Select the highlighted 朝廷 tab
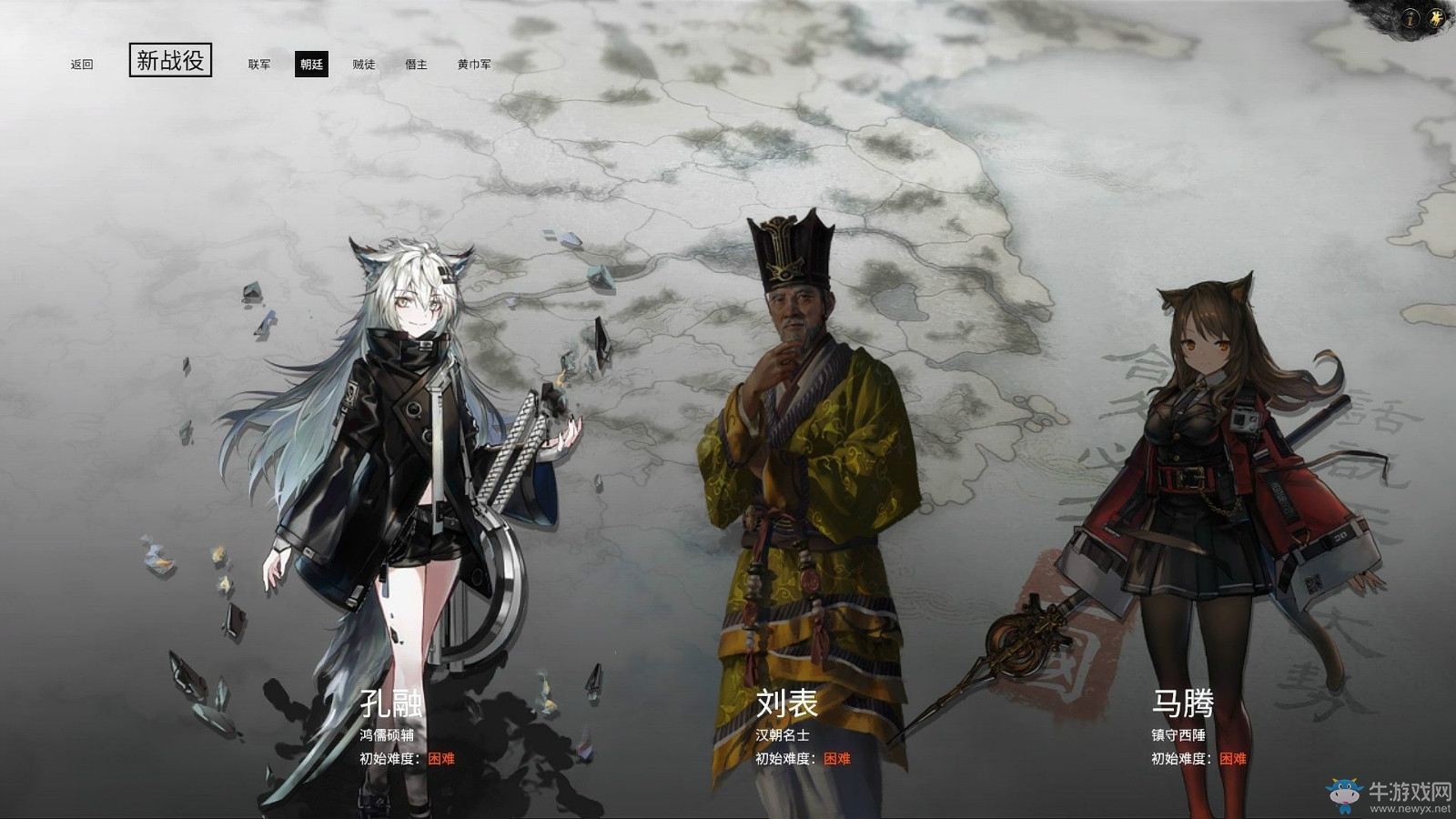 pyautogui.click(x=311, y=65)
